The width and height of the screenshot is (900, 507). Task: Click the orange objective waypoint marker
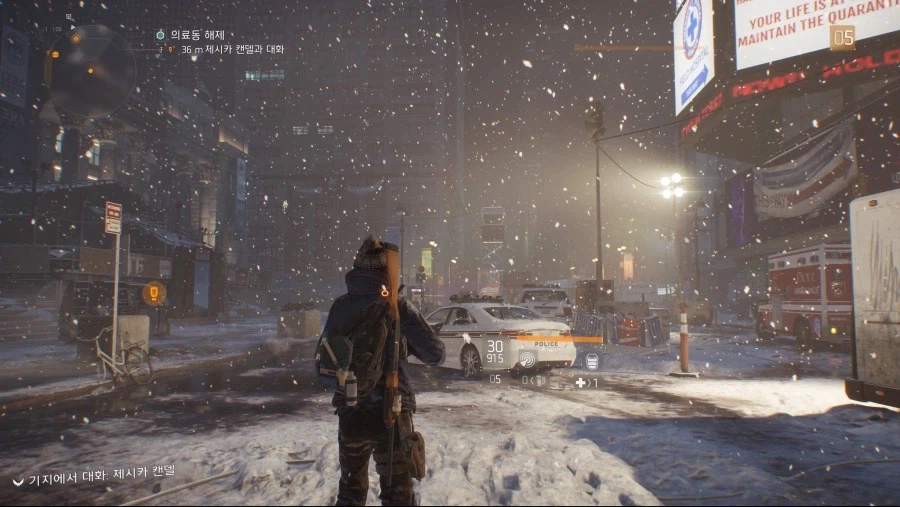[153, 293]
